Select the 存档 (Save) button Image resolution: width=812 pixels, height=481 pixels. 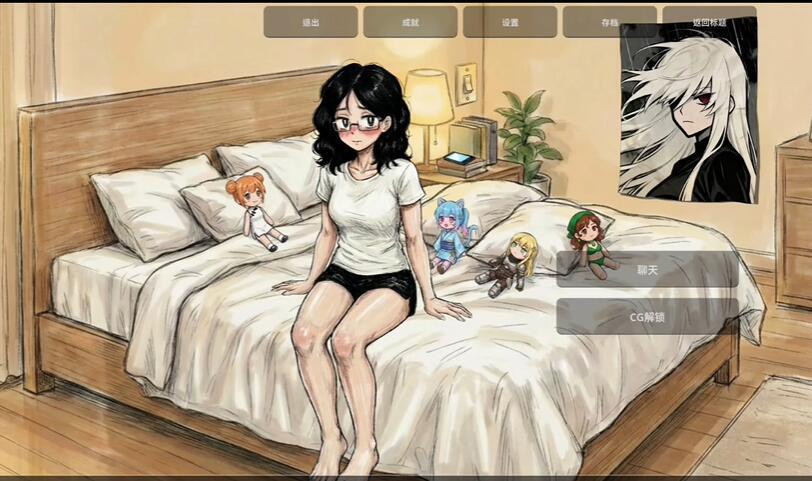tap(609, 22)
